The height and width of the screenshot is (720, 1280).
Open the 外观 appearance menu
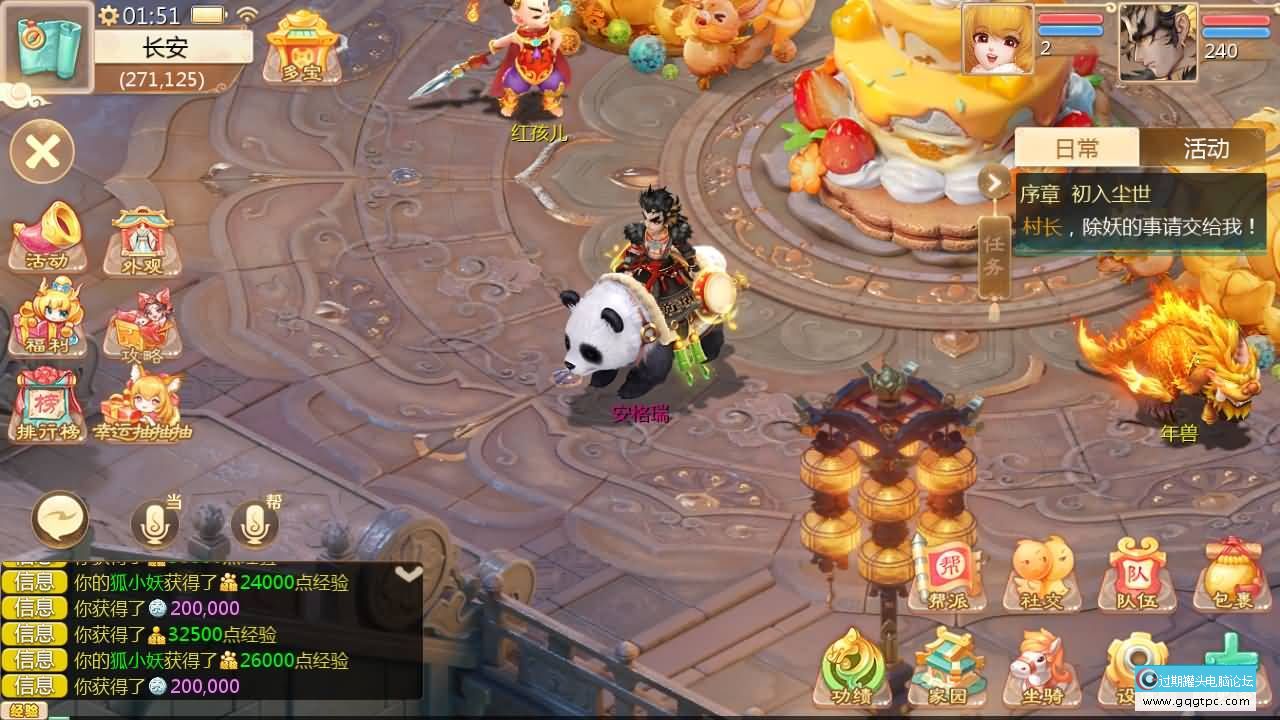tap(143, 240)
